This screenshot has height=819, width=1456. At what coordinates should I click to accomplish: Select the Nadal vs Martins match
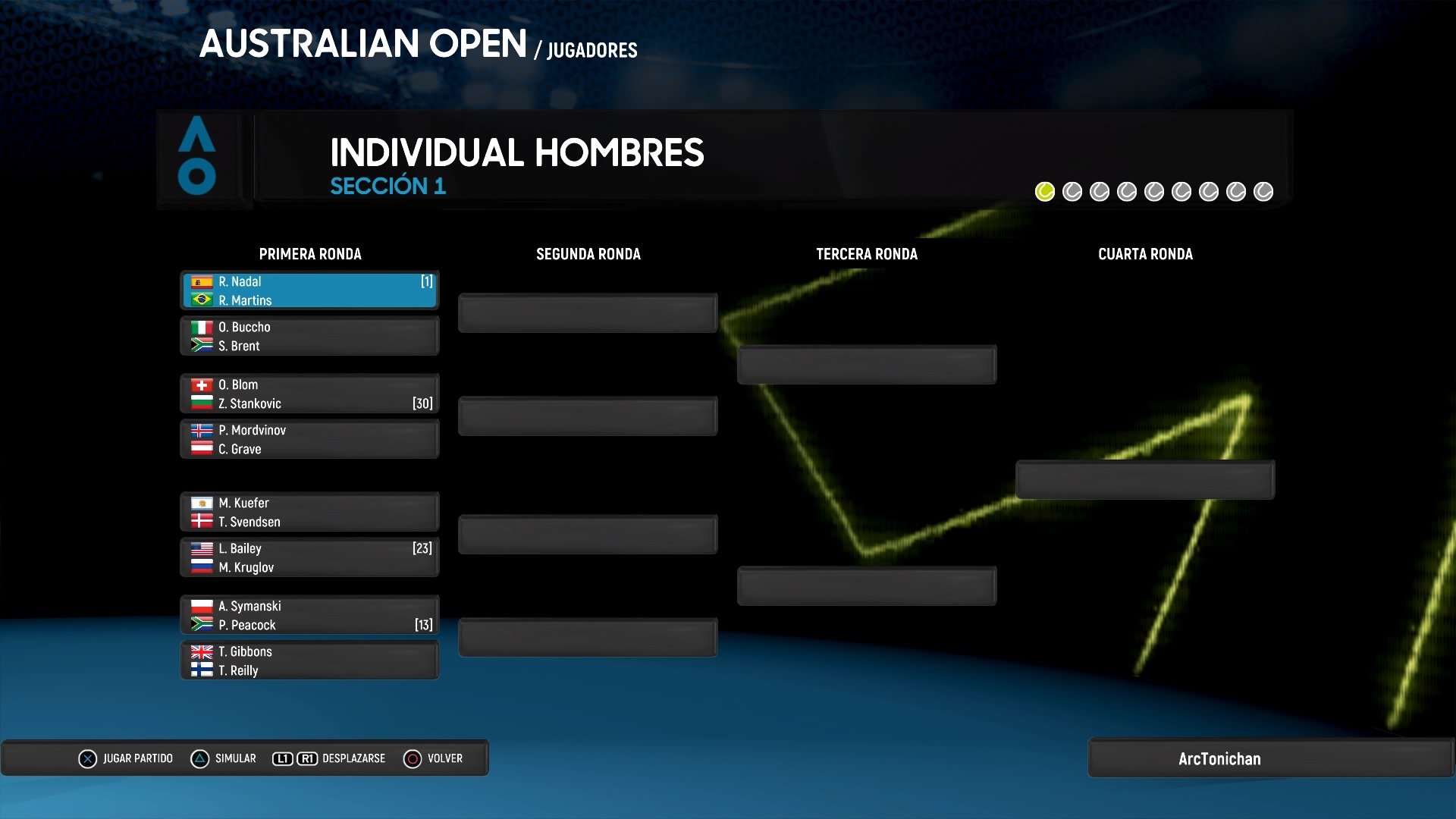click(x=309, y=290)
